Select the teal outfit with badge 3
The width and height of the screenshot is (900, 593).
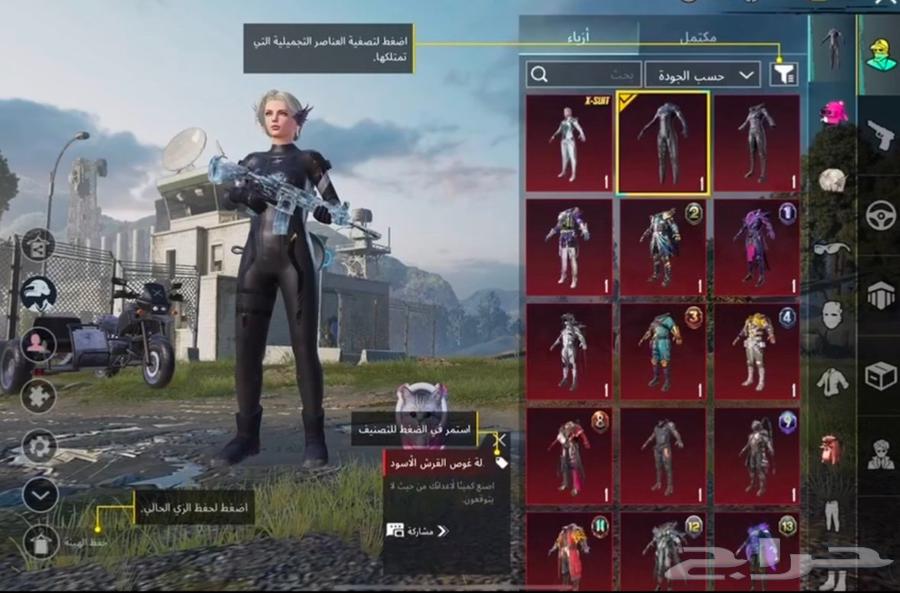(662, 353)
